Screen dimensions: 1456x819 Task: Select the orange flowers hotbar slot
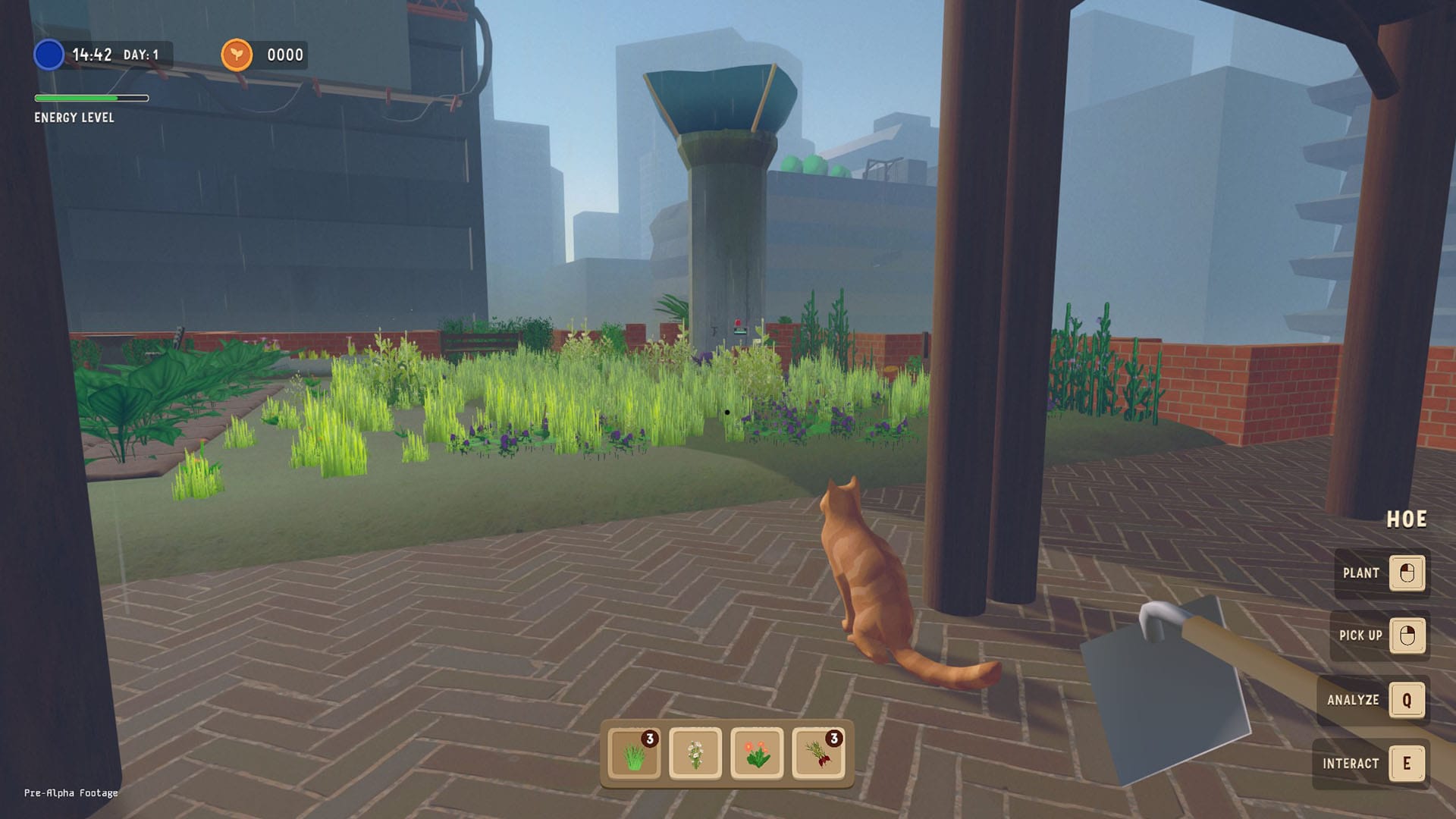pyautogui.click(x=757, y=753)
